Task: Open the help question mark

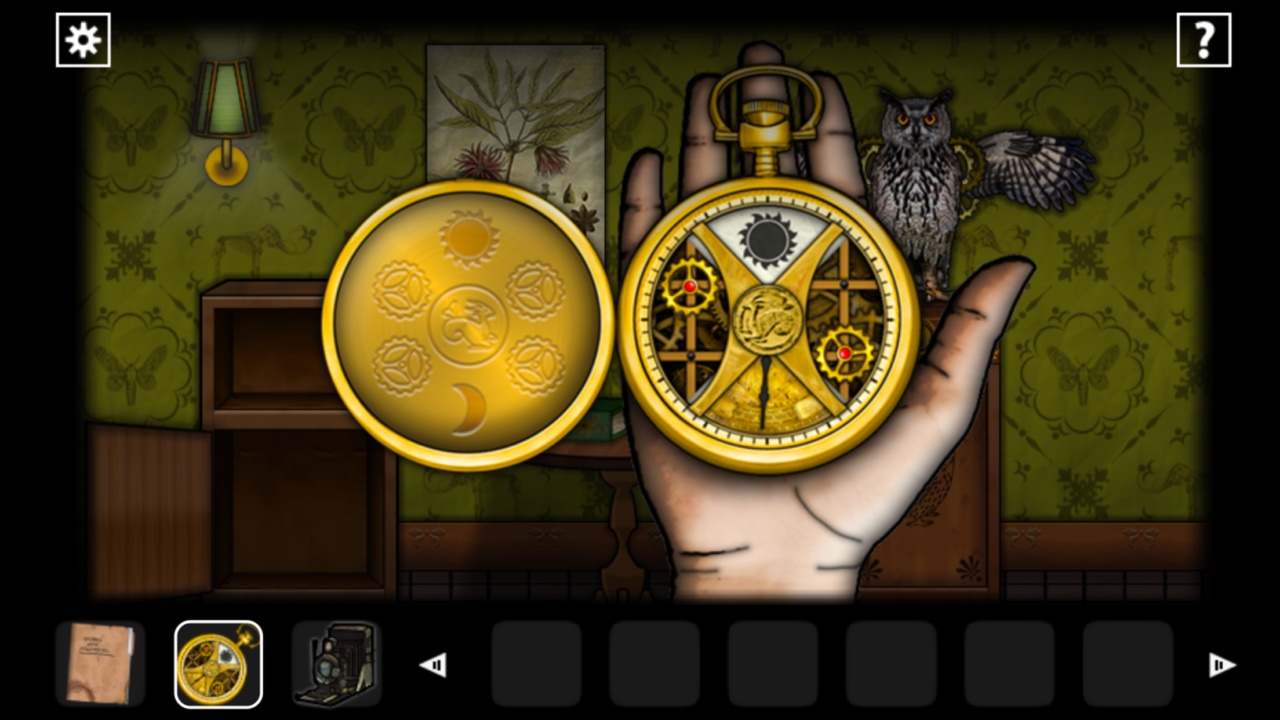Action: click(1205, 39)
